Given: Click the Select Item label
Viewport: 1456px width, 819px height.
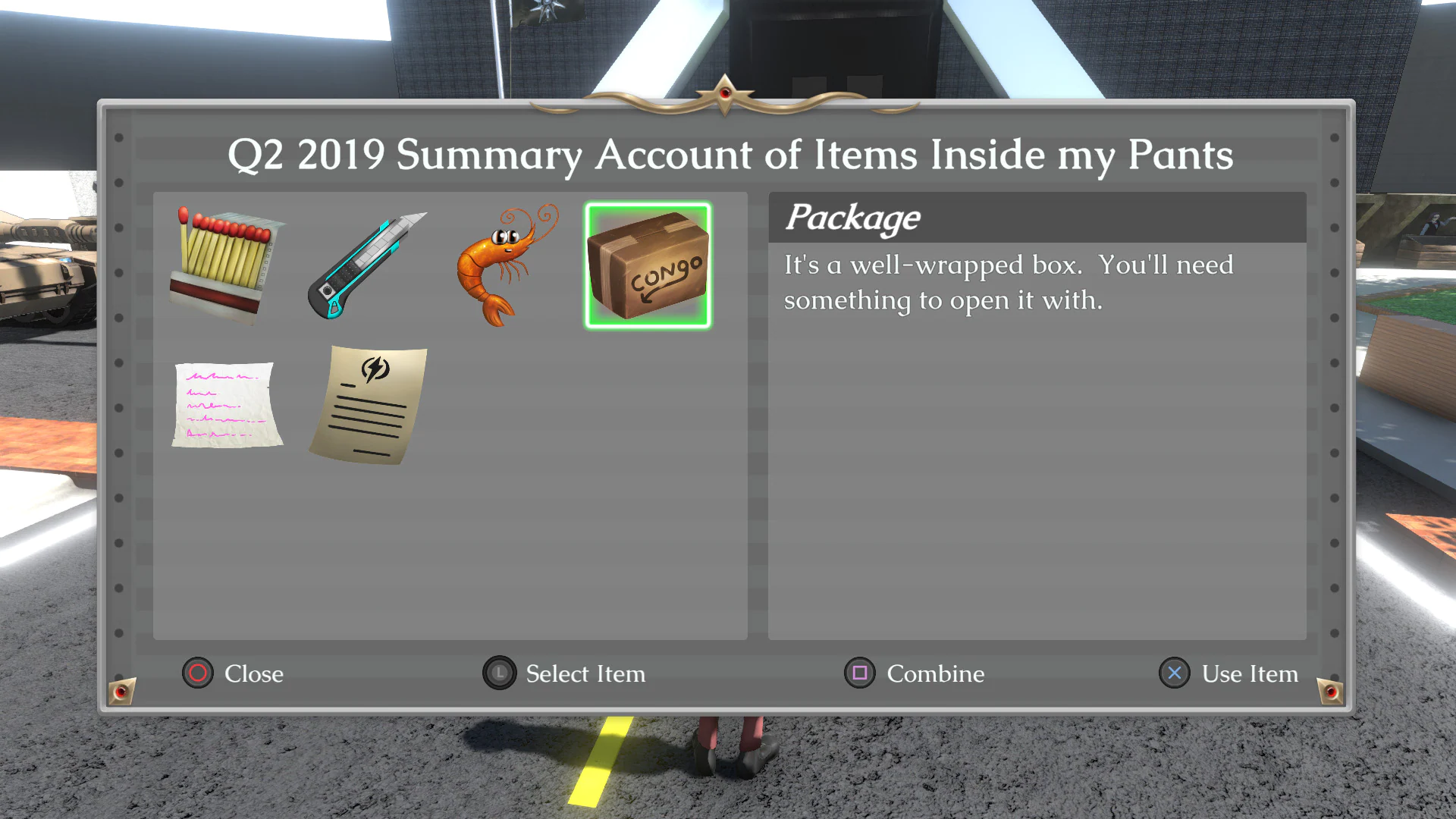Looking at the screenshot, I should coord(585,673).
